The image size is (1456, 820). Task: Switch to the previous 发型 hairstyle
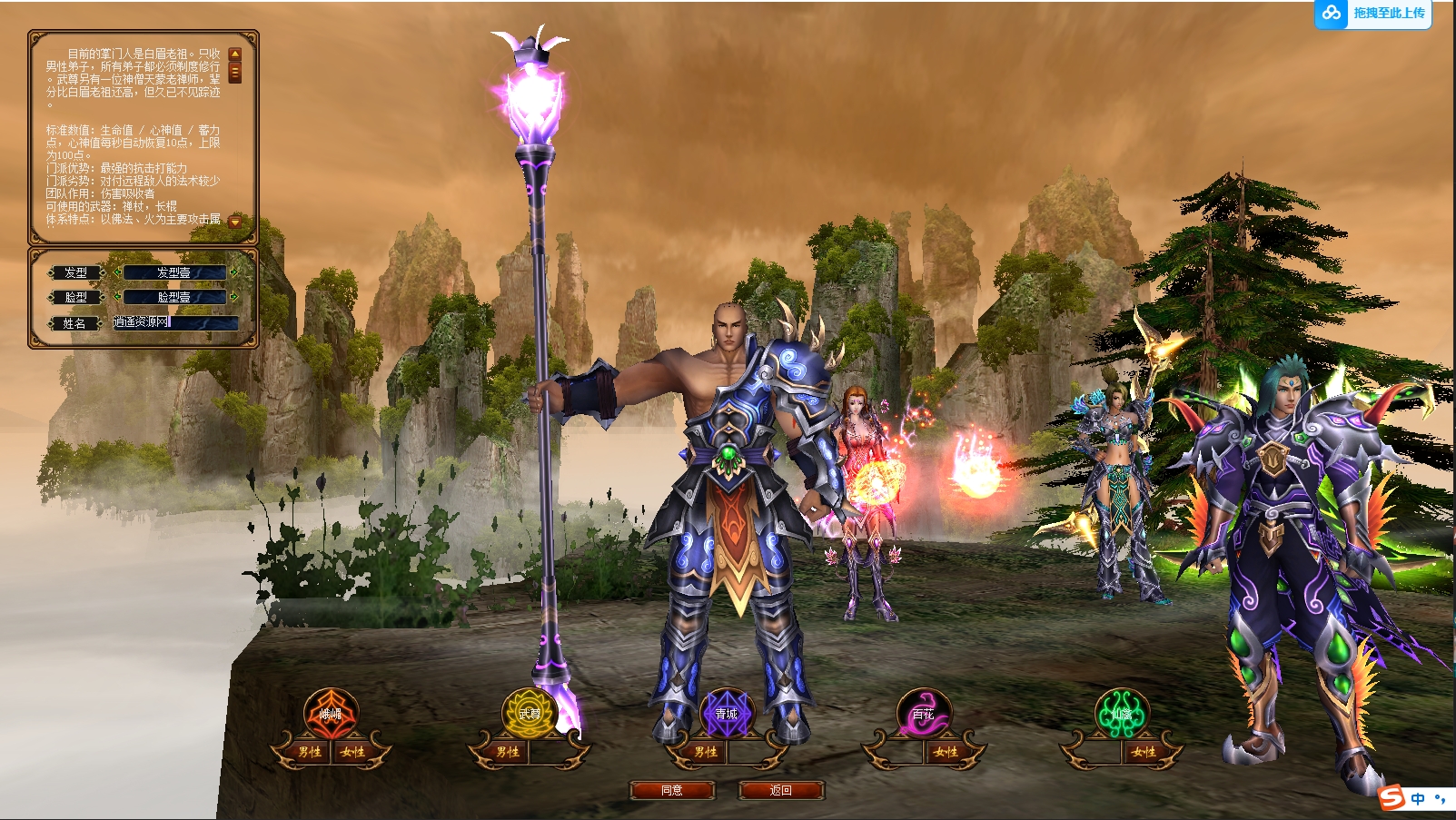tap(116, 272)
